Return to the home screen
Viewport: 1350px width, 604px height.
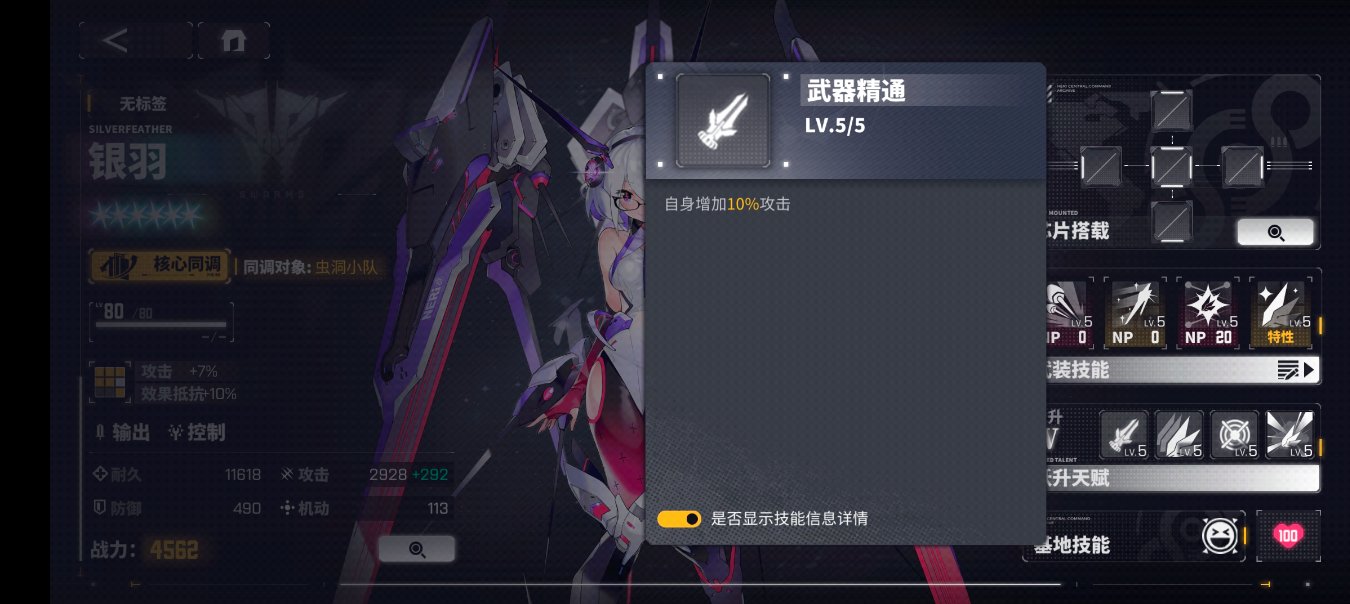tap(233, 40)
